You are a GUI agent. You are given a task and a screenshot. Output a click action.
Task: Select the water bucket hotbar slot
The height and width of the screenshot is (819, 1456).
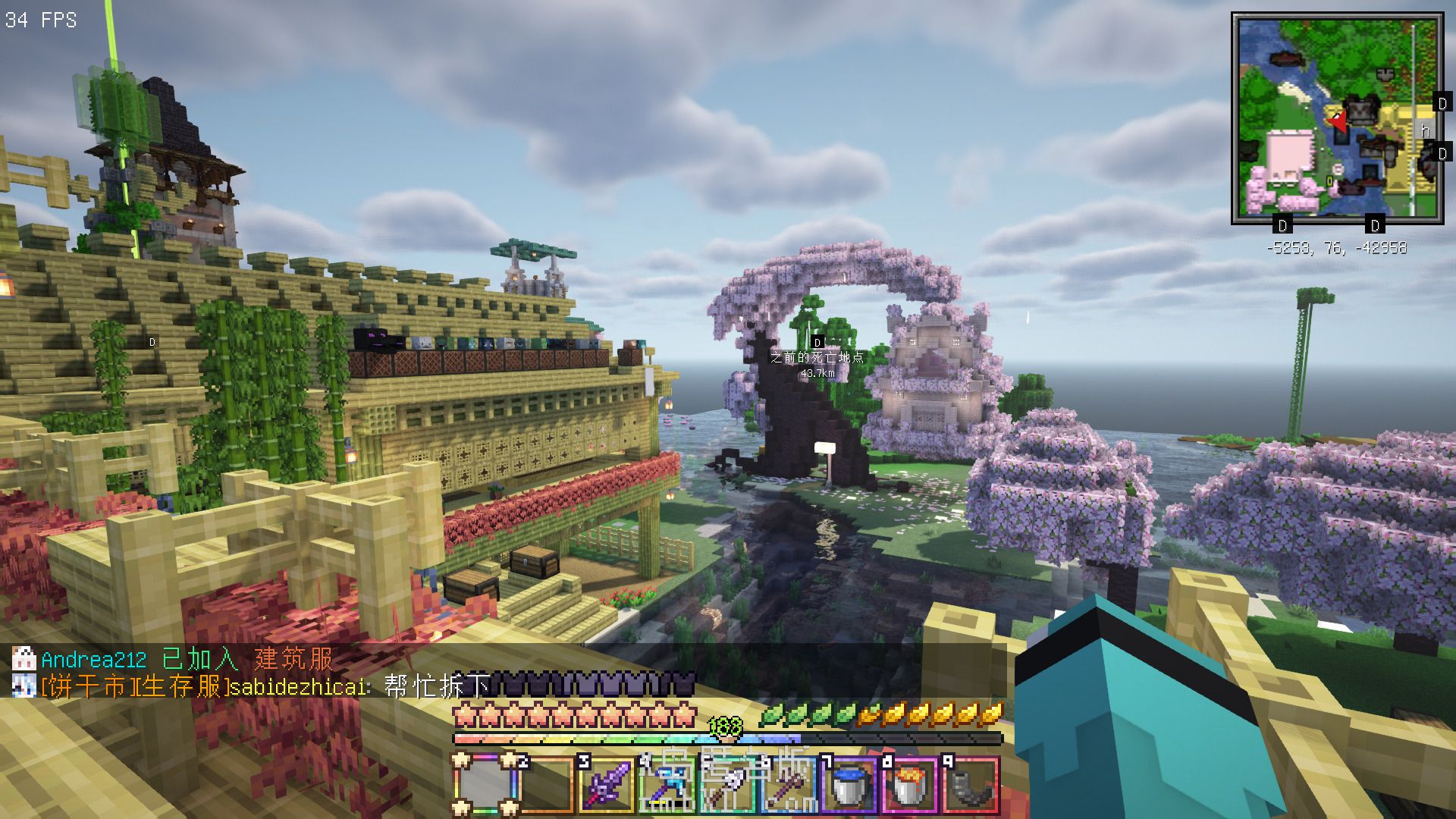coord(849,785)
